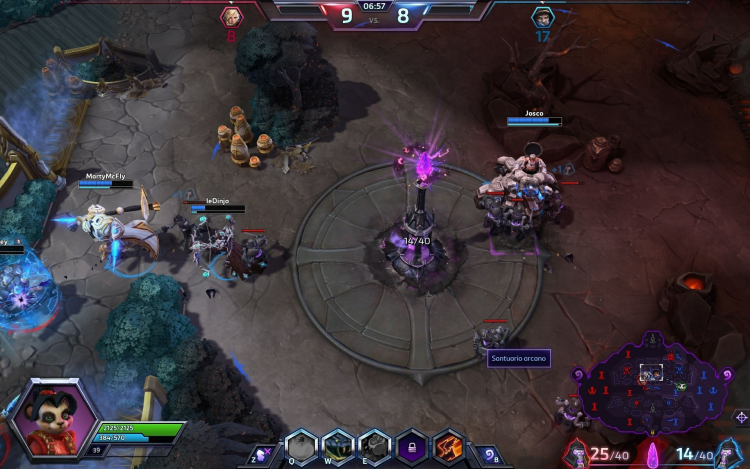Use the W ability icon
This screenshot has width=750, height=469.
(x=338, y=445)
